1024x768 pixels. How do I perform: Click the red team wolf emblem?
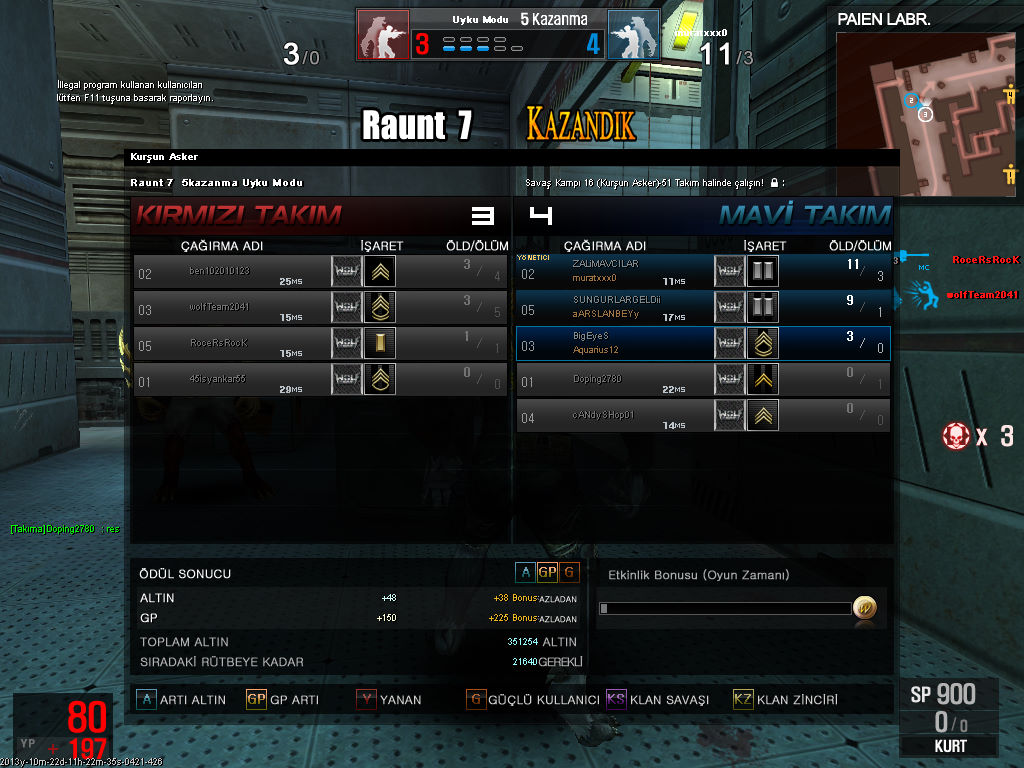[x=384, y=35]
